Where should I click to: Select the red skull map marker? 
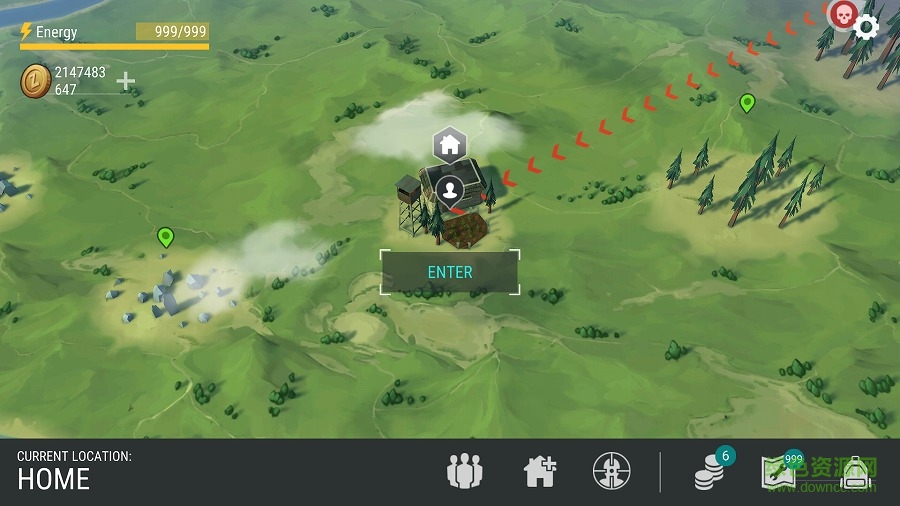842,15
